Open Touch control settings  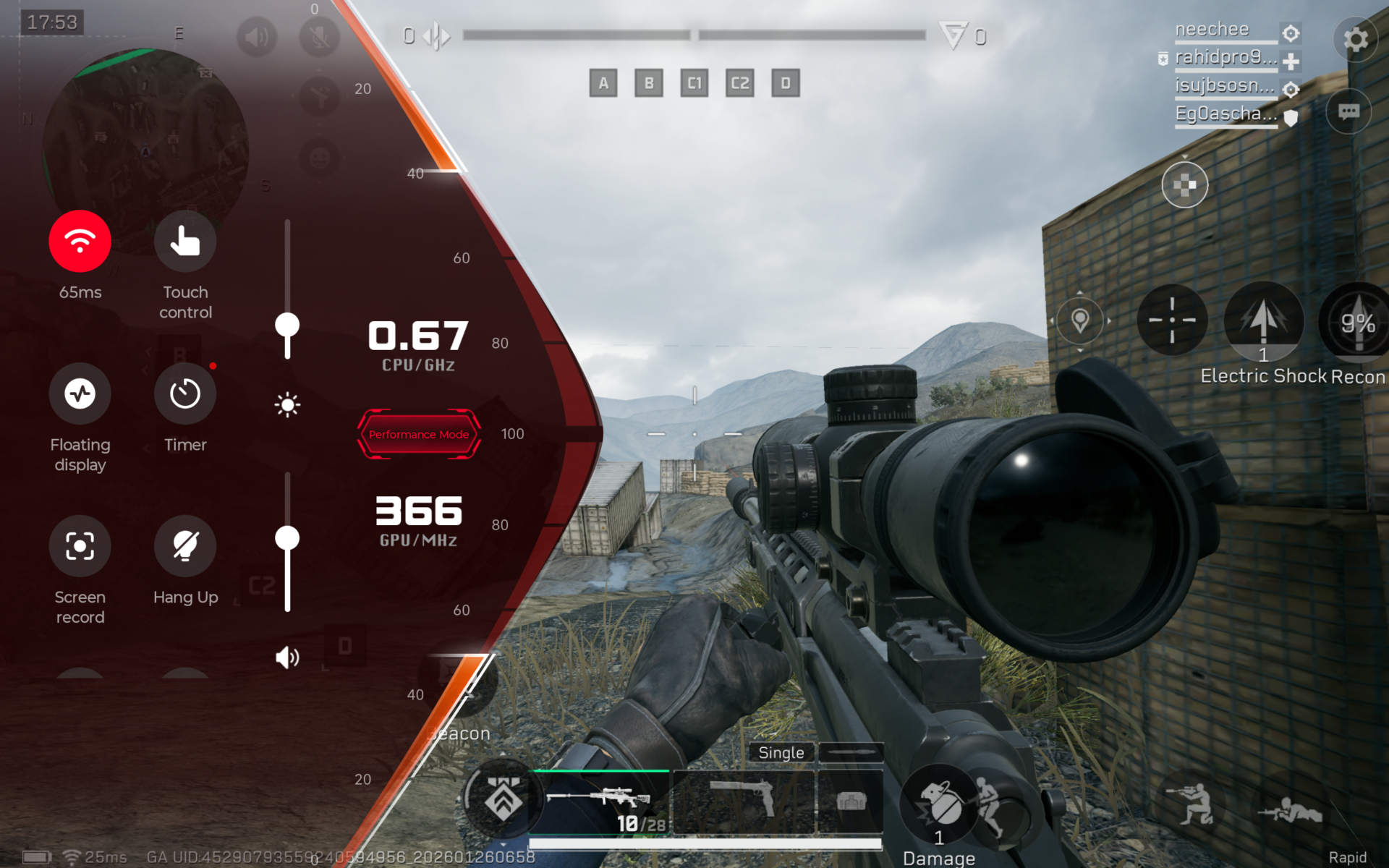click(x=185, y=242)
